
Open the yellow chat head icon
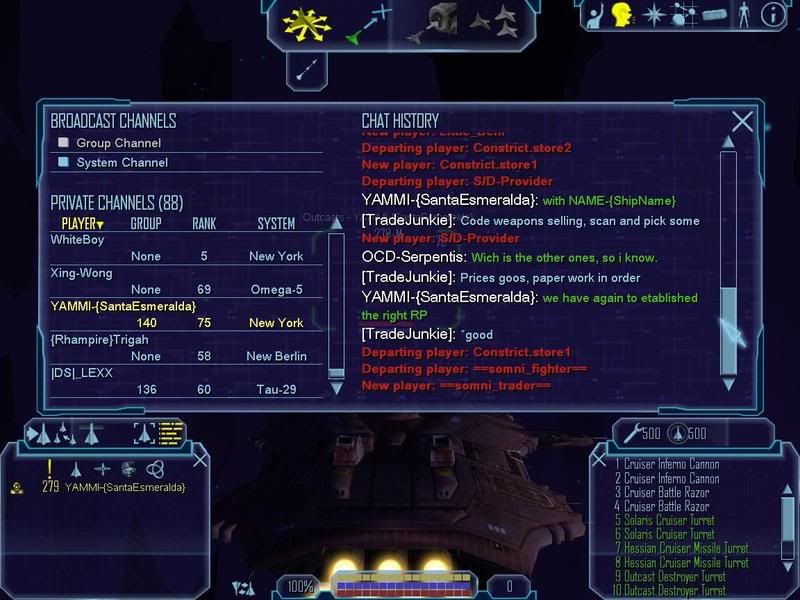(621, 15)
